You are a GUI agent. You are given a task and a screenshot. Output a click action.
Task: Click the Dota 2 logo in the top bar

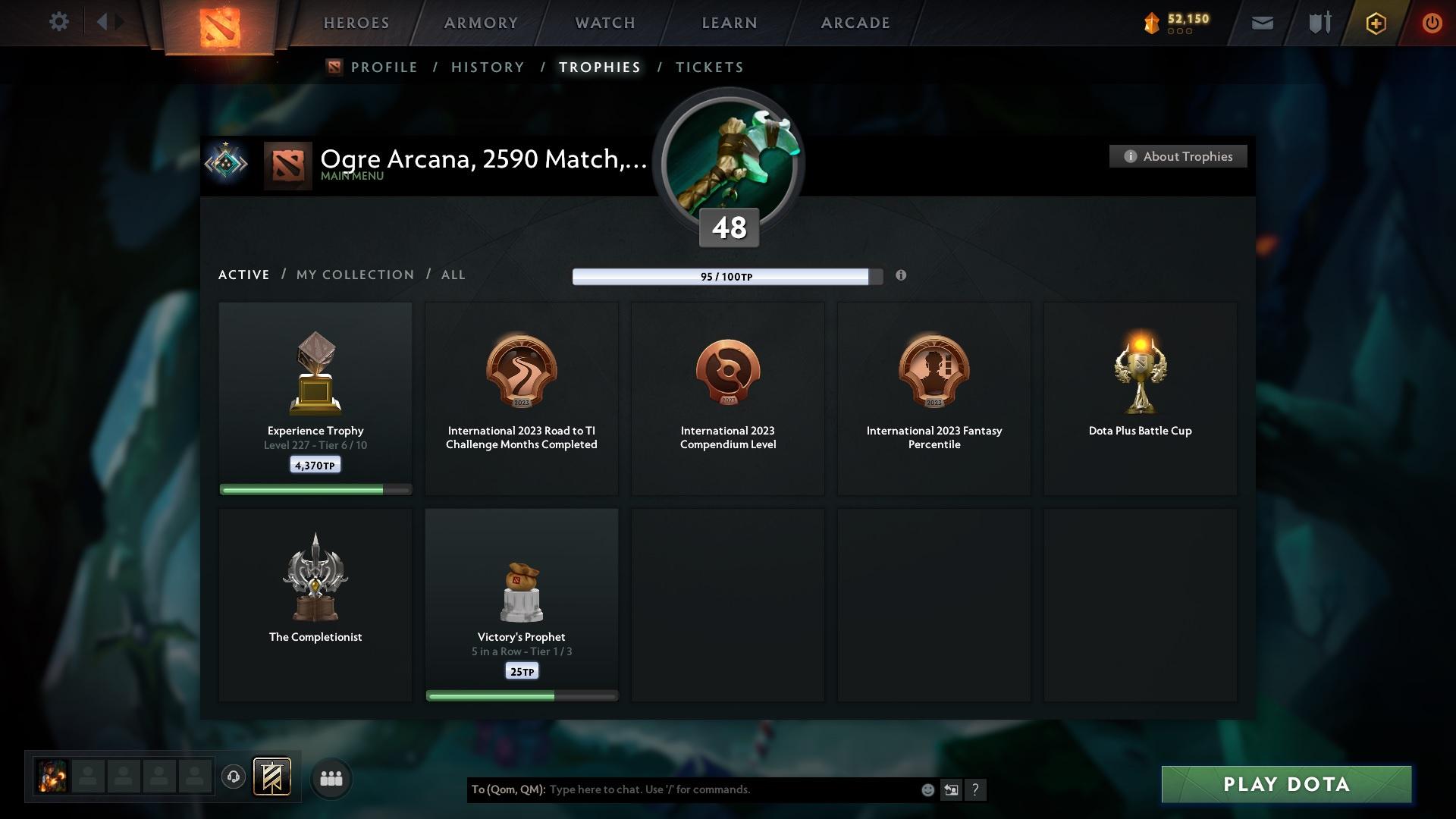click(x=218, y=29)
